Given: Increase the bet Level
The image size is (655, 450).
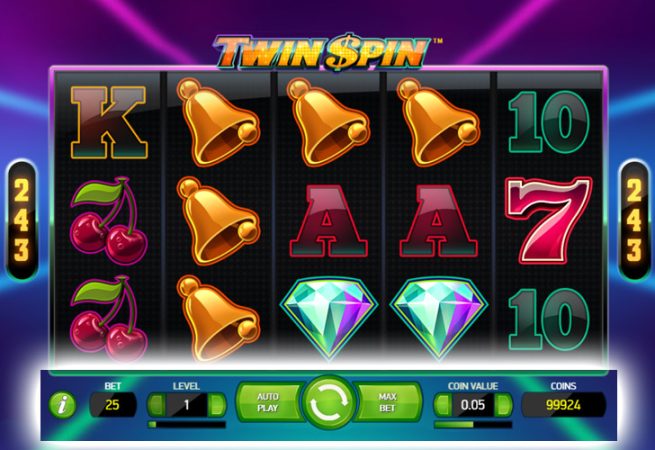Looking at the screenshot, I should (x=218, y=405).
